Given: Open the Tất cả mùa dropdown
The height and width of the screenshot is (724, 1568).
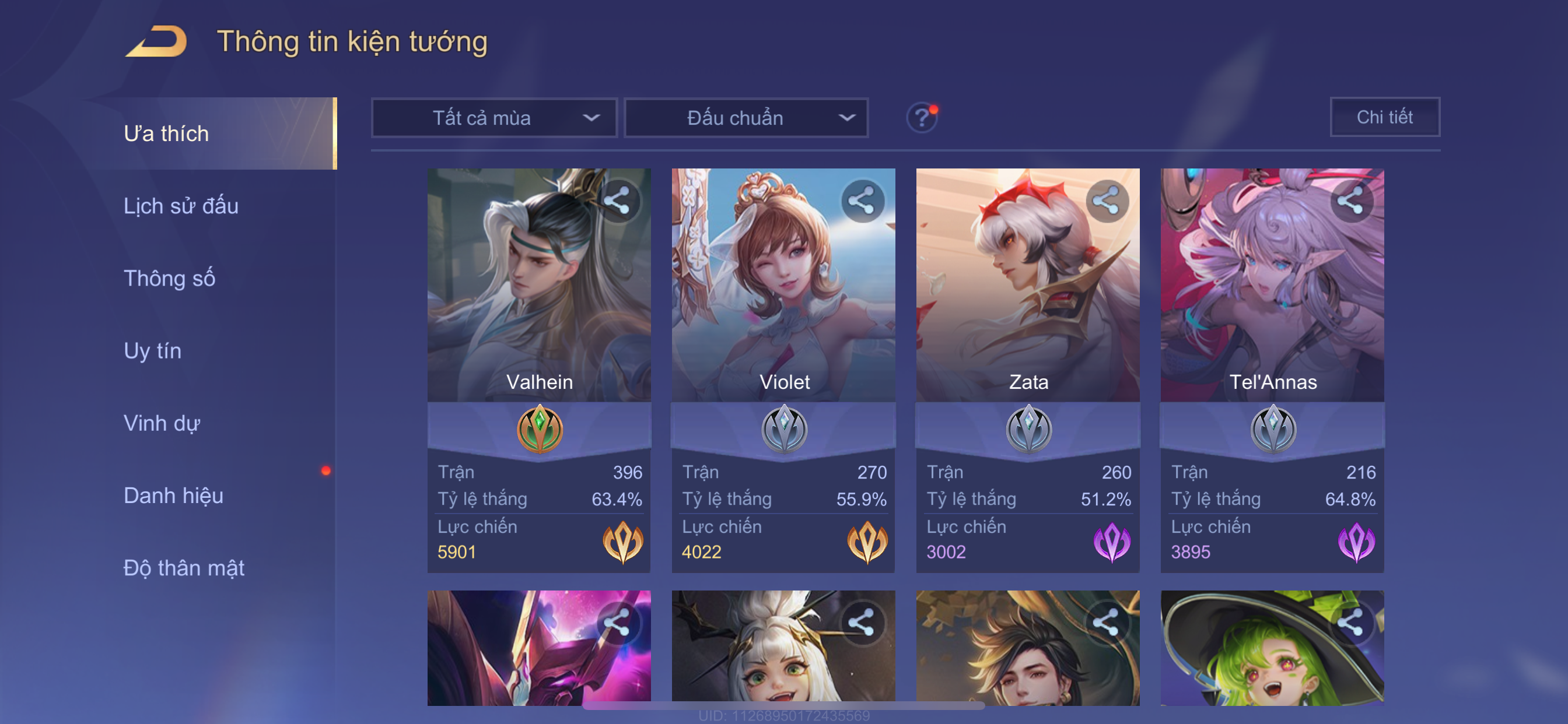Looking at the screenshot, I should click(x=494, y=118).
